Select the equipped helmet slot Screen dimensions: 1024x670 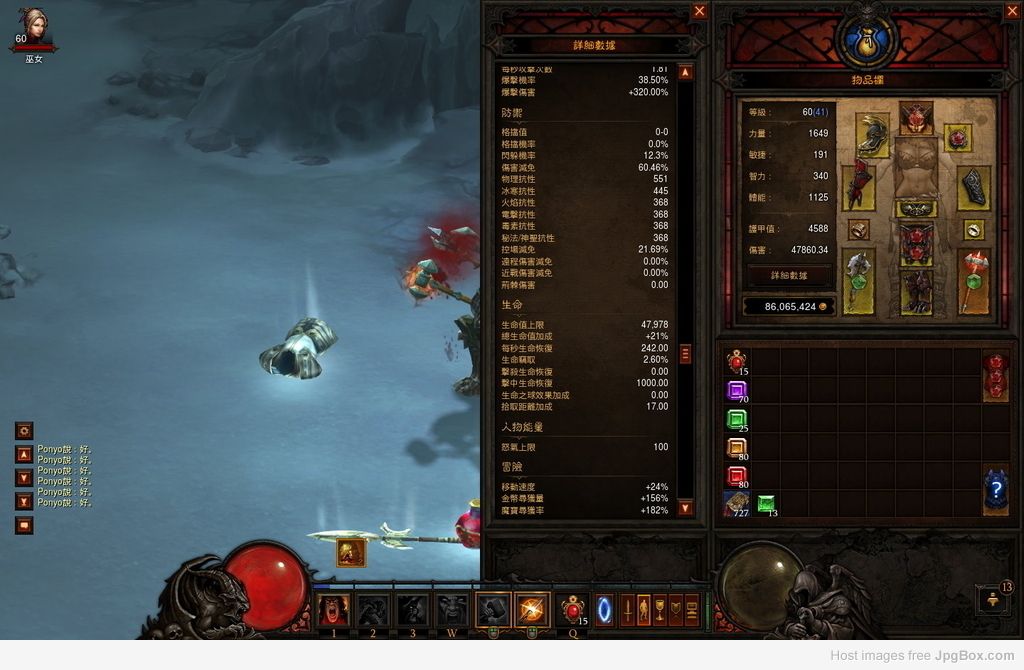[916, 118]
